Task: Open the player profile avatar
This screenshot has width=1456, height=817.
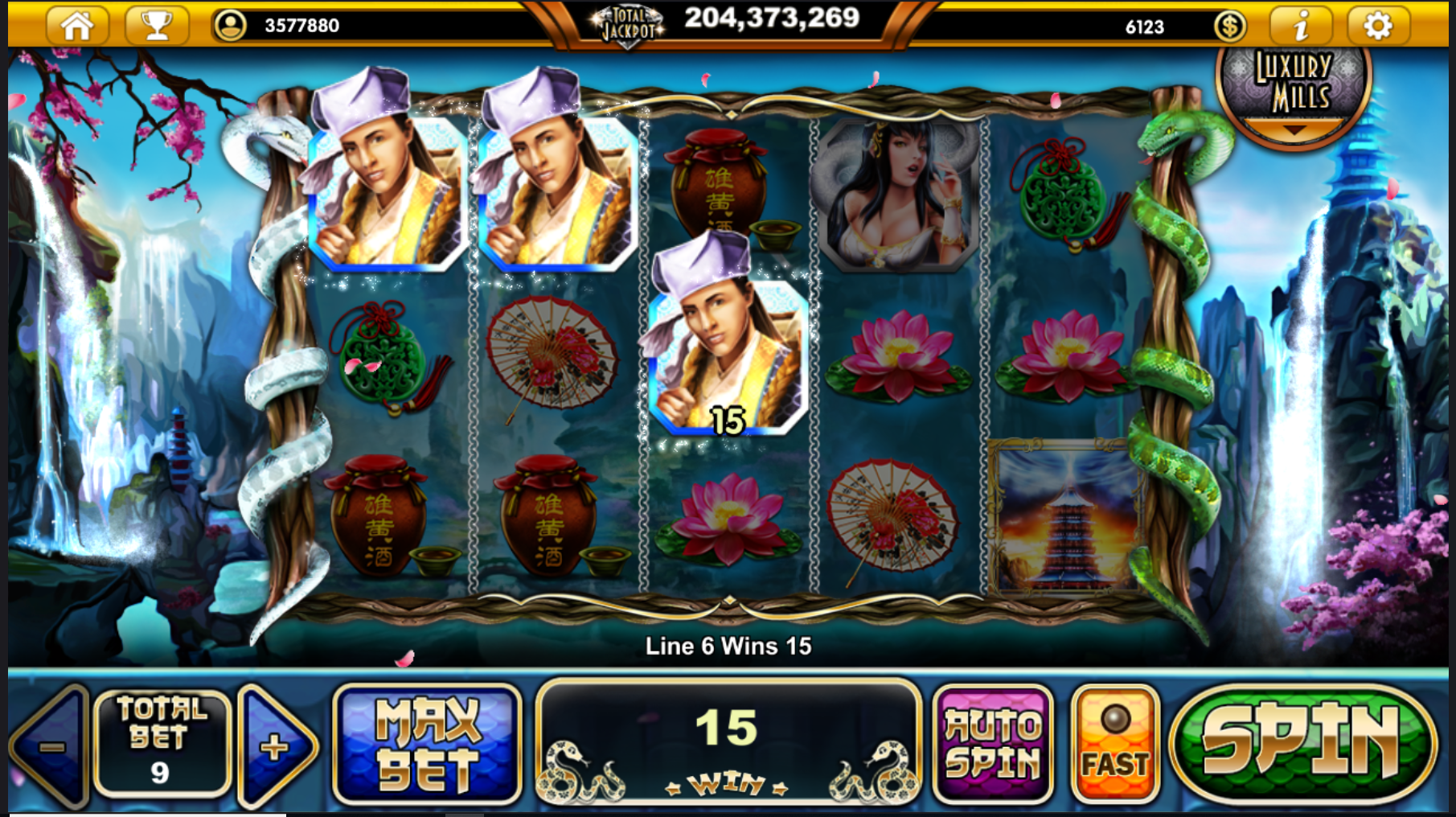Action: (x=230, y=26)
